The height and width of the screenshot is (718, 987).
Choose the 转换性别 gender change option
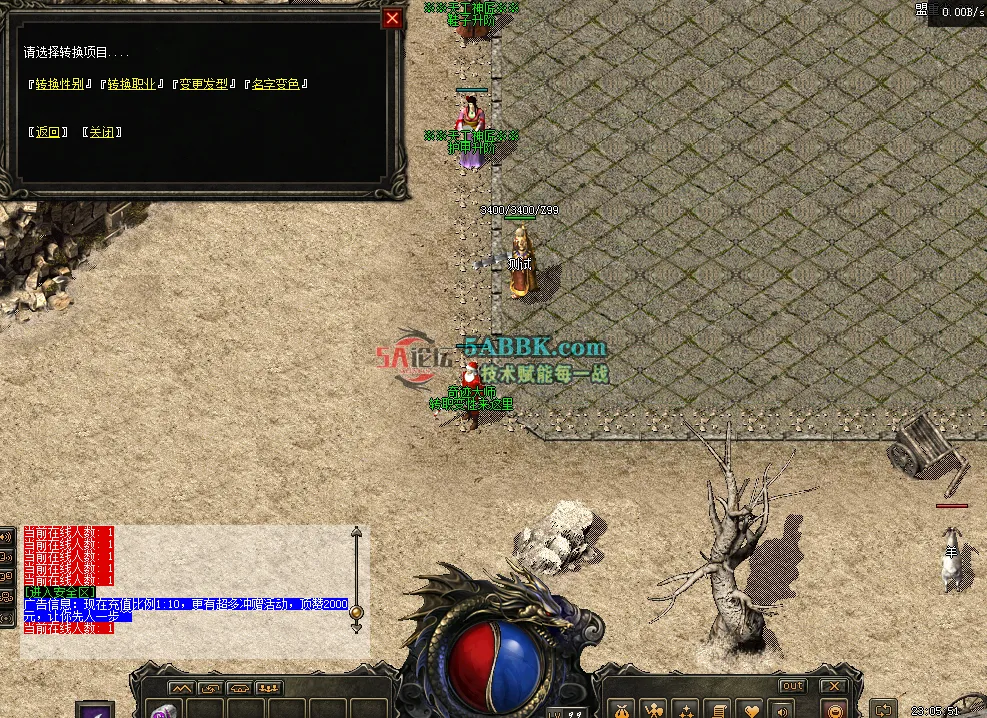click(59, 84)
